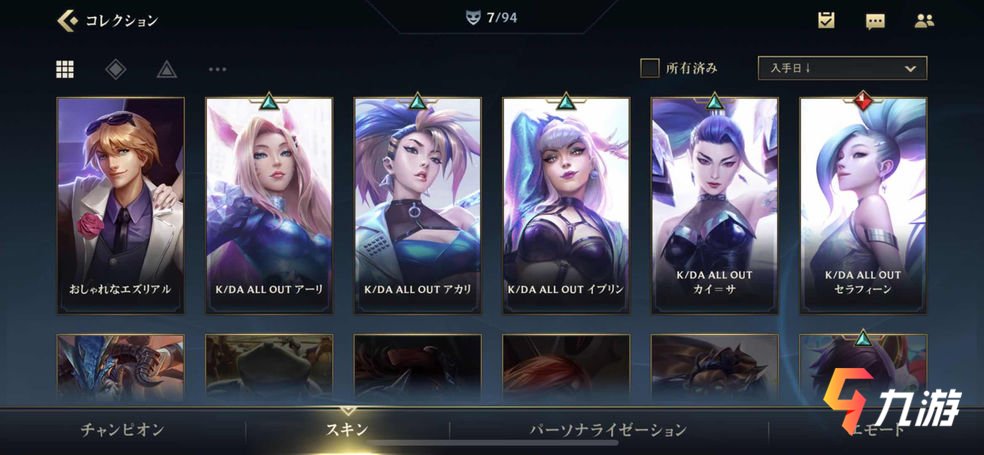Open the three-dots more filters option
The width and height of the screenshot is (984, 455).
click(217, 69)
